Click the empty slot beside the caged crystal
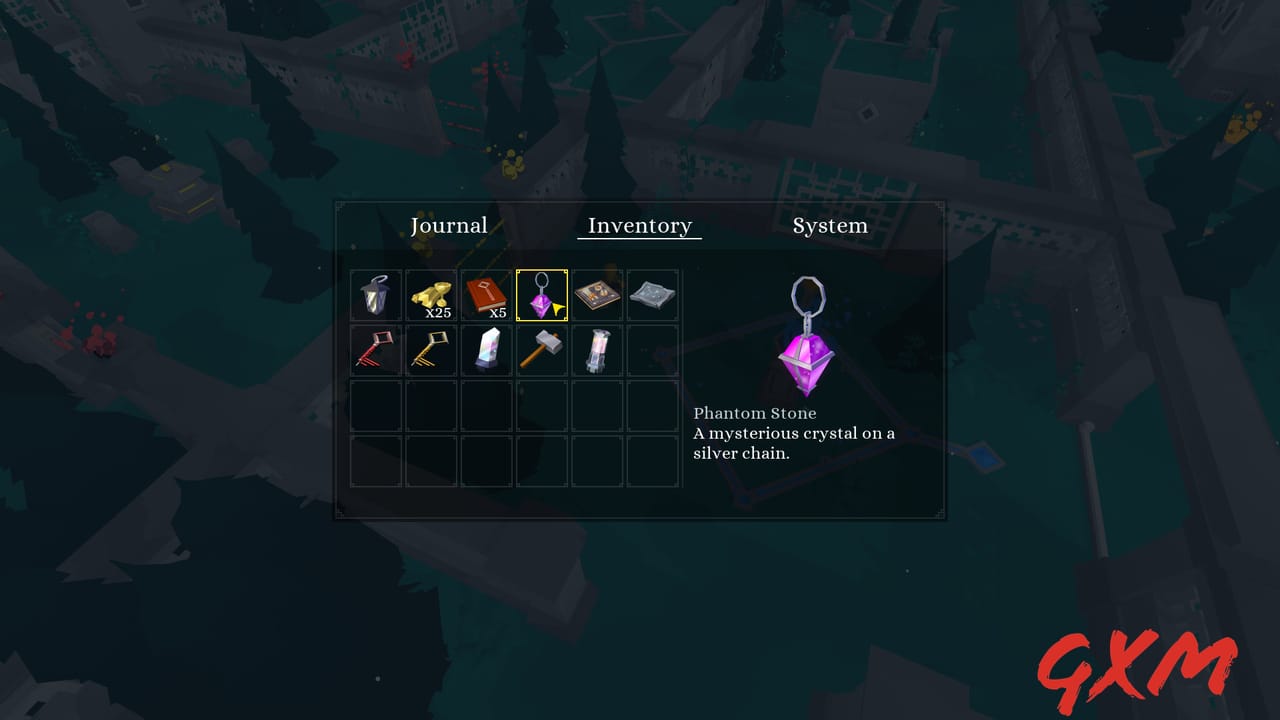The width and height of the screenshot is (1280, 720). pos(652,349)
